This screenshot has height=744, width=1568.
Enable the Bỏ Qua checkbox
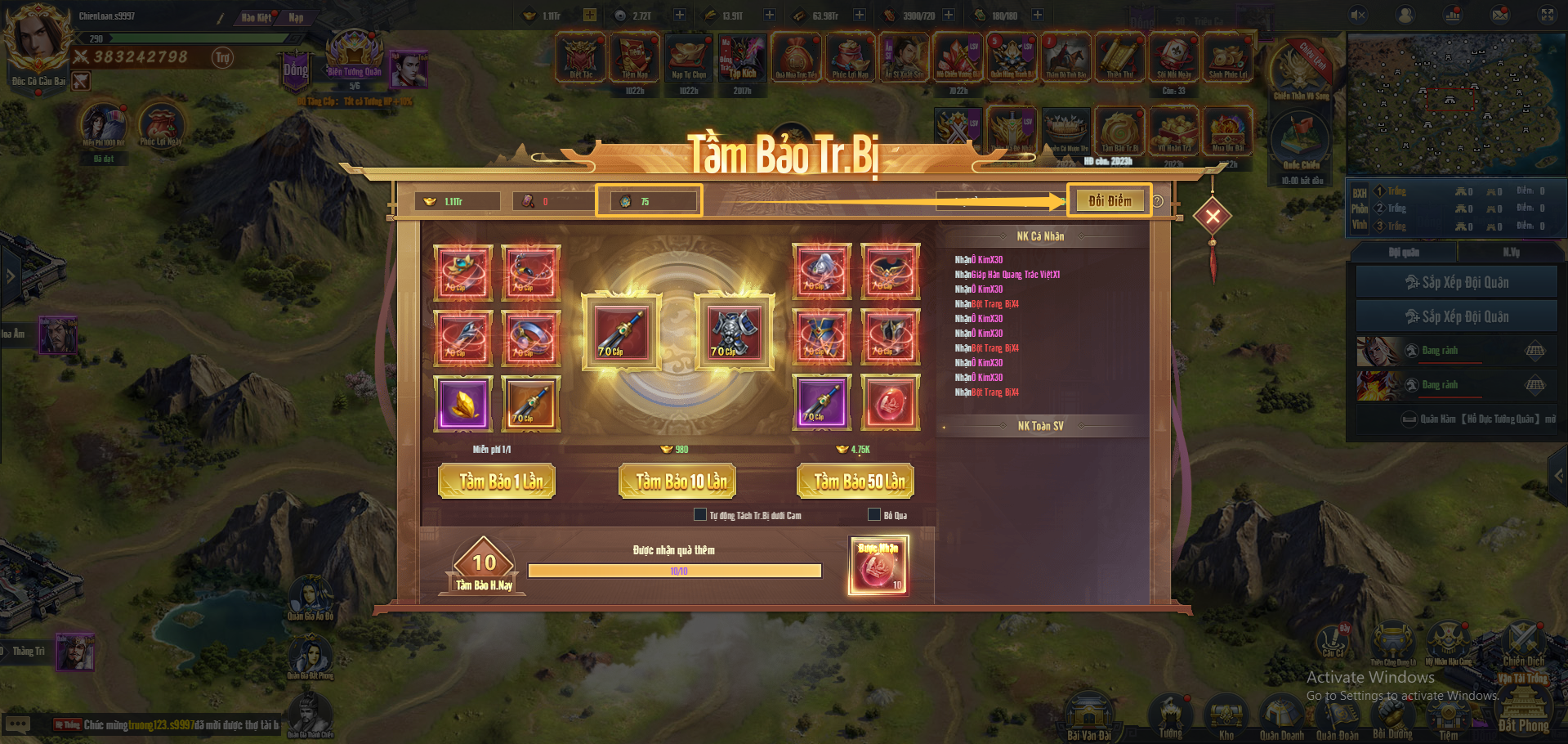(x=874, y=515)
